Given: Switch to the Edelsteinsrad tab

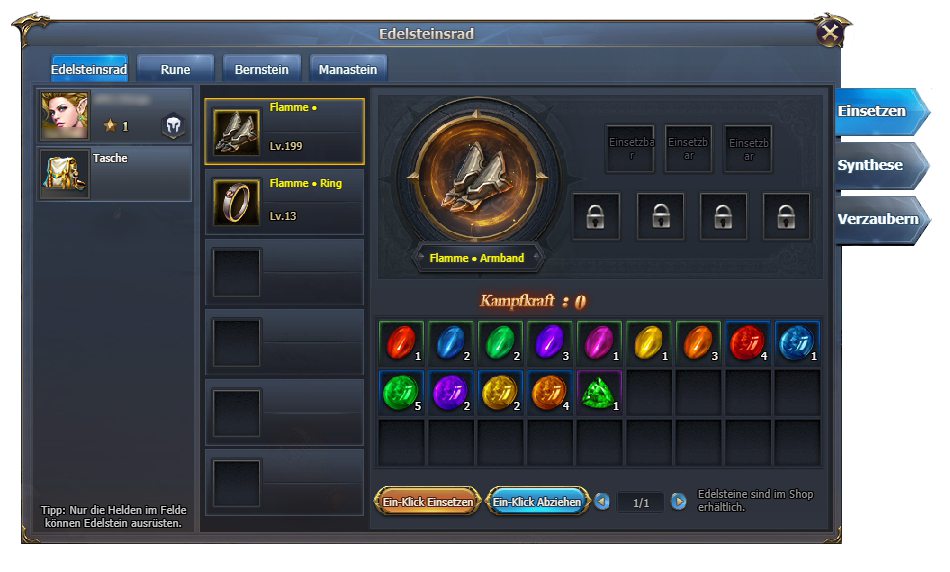Looking at the screenshot, I should (89, 69).
